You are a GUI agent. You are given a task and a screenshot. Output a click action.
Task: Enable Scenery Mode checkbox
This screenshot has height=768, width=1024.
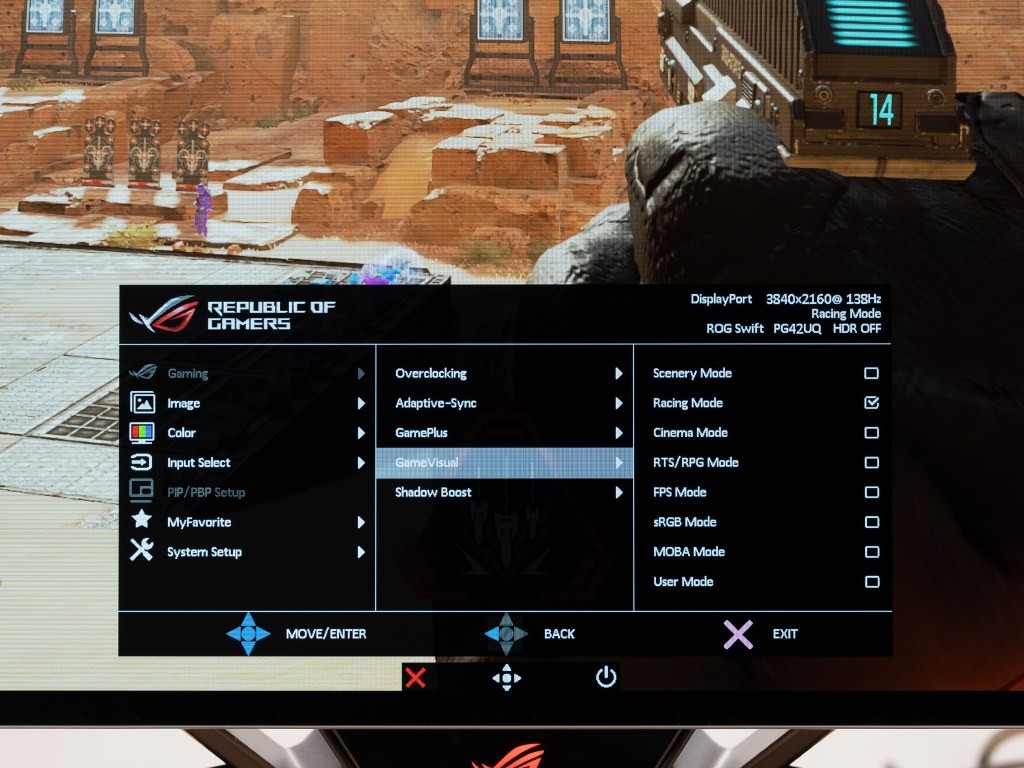871,373
